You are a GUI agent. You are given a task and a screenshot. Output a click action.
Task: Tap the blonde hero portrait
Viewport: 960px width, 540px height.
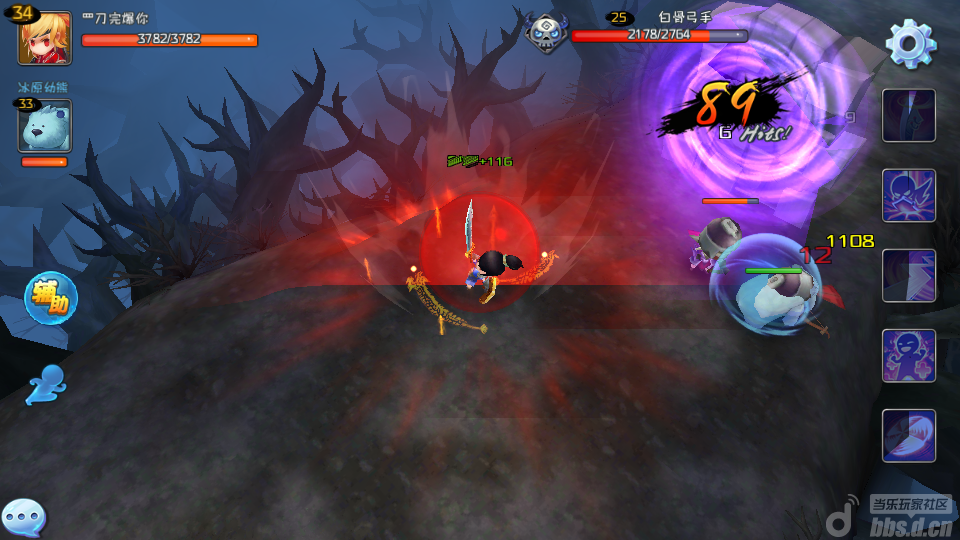[45, 38]
